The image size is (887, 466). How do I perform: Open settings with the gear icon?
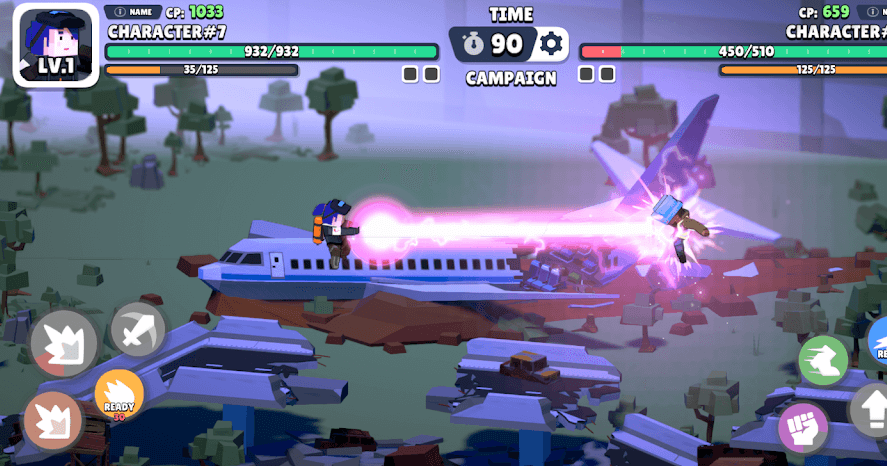point(551,44)
